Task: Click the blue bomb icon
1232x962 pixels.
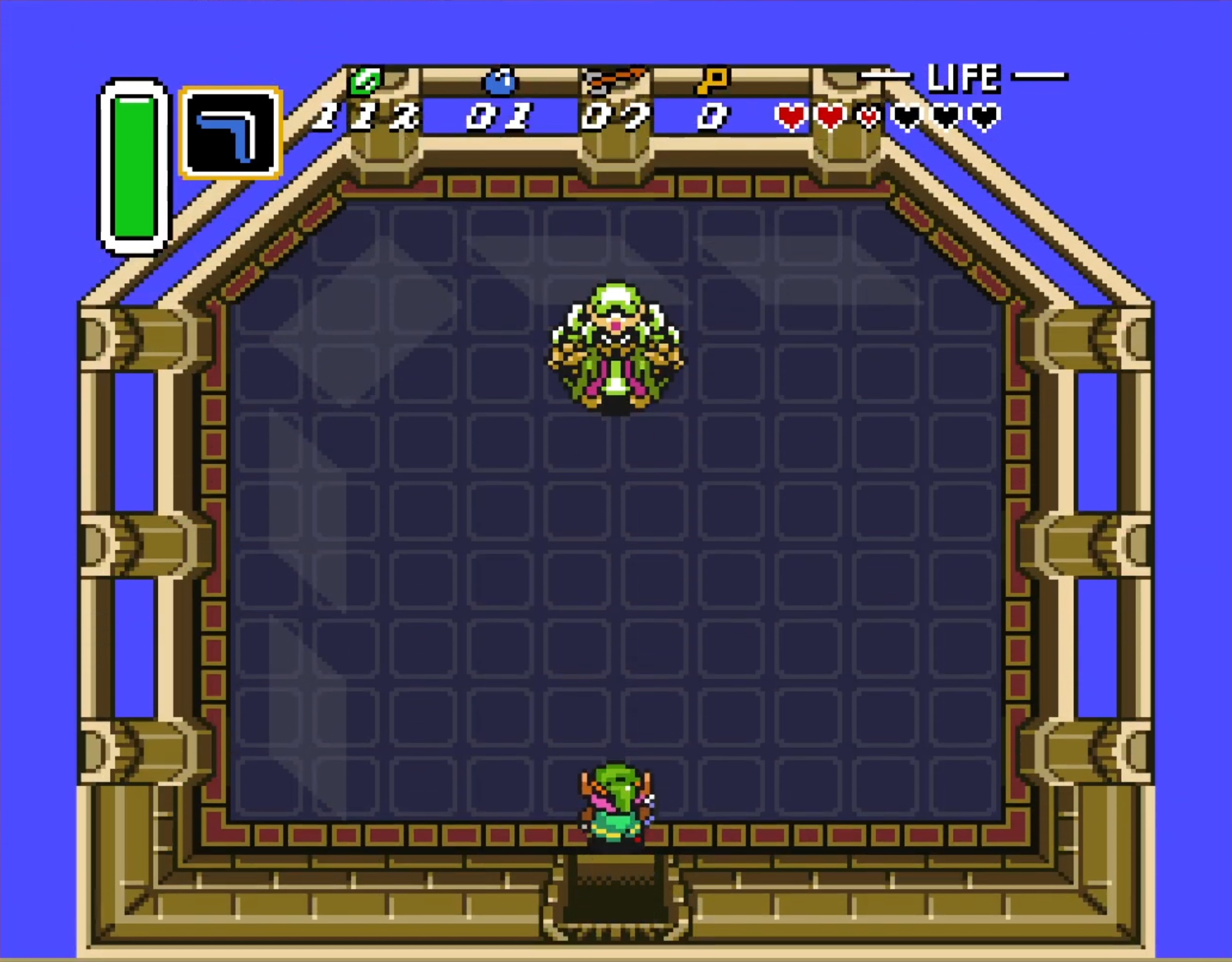Action: point(500,82)
